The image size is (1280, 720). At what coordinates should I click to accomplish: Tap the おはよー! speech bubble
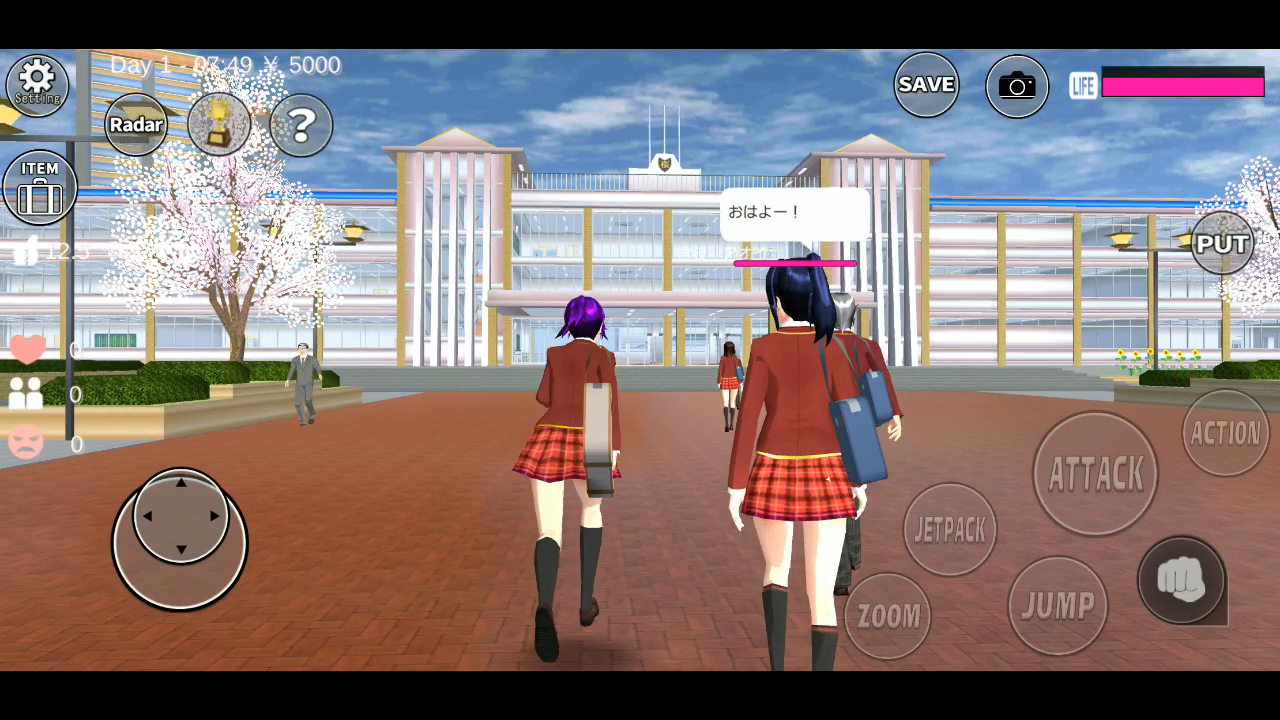[x=795, y=212]
